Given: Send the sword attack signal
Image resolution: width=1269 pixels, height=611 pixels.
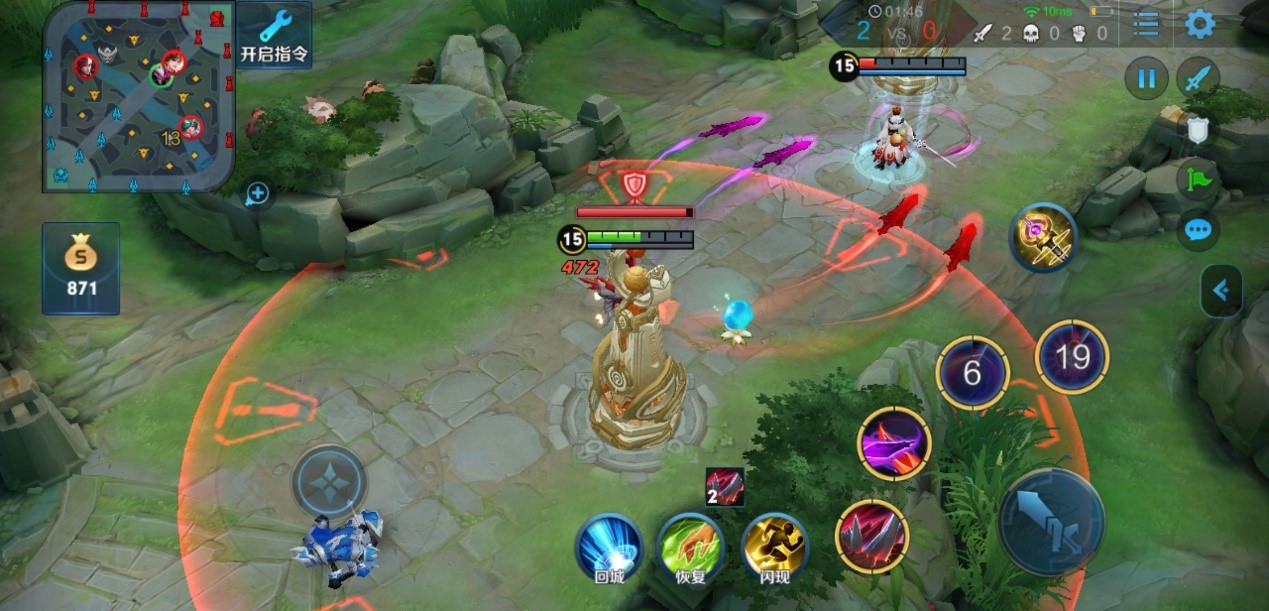Looking at the screenshot, I should [x=1197, y=78].
